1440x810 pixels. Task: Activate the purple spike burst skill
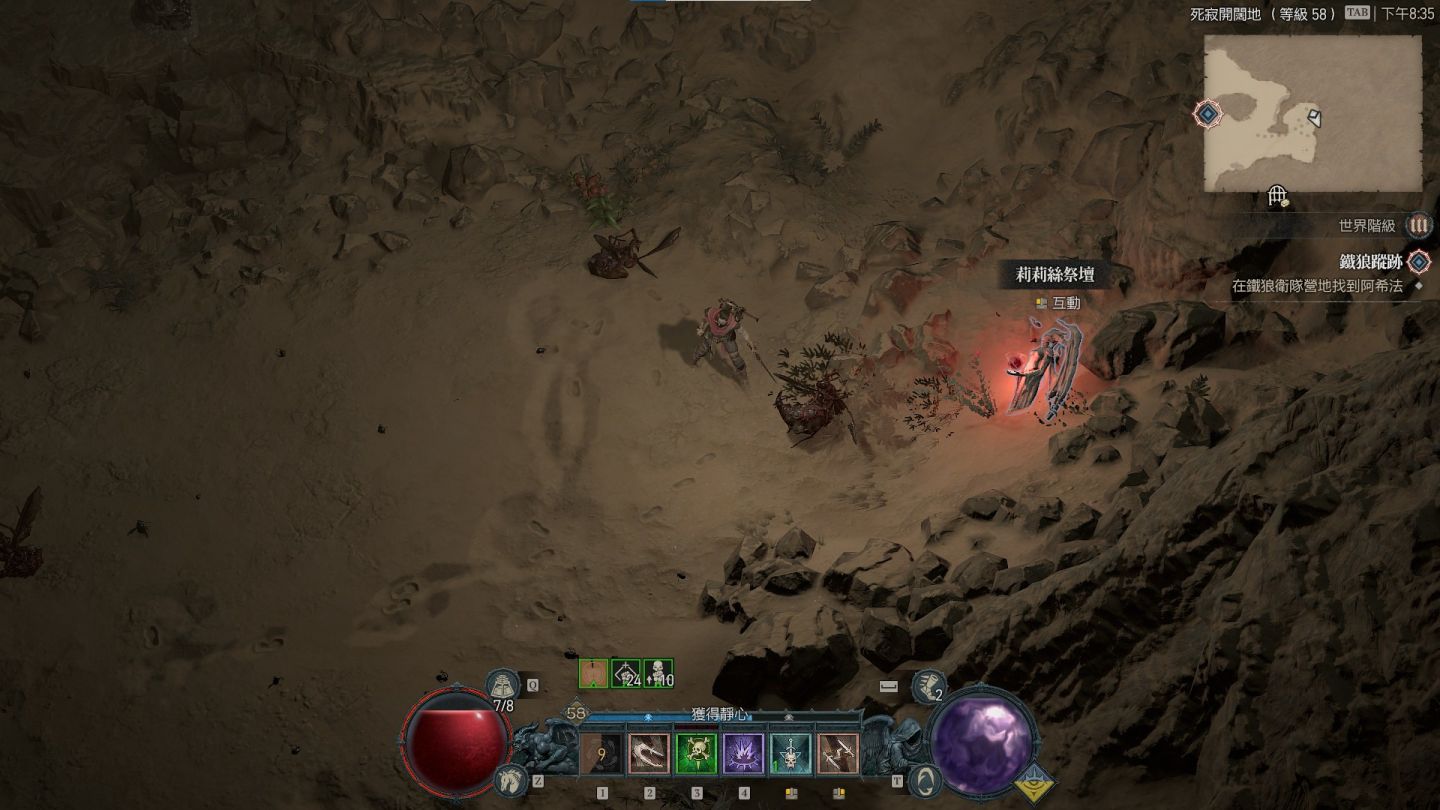pos(744,754)
